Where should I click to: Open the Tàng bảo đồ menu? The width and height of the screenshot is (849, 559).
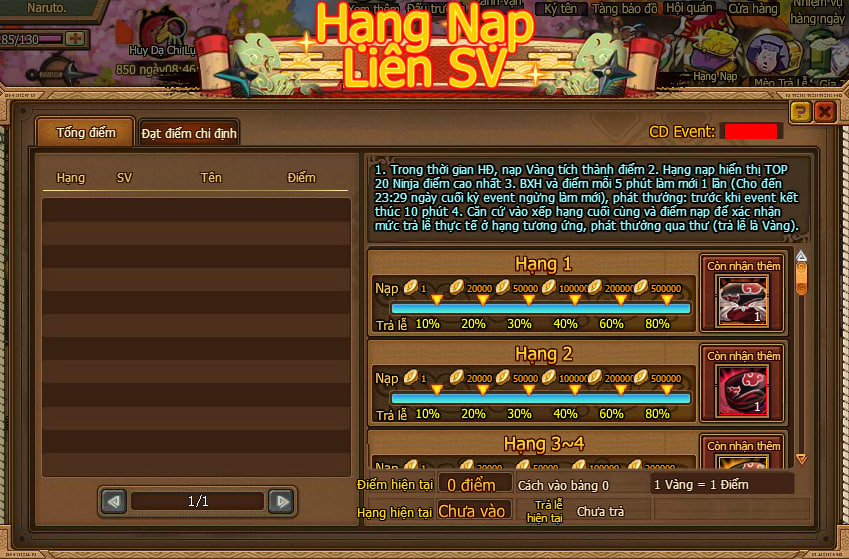625,9
